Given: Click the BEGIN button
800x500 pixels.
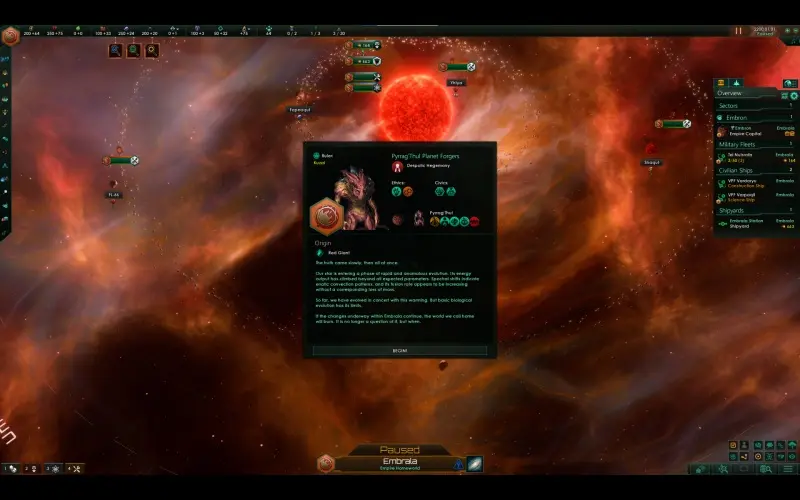Looking at the screenshot, I should 400,351.
